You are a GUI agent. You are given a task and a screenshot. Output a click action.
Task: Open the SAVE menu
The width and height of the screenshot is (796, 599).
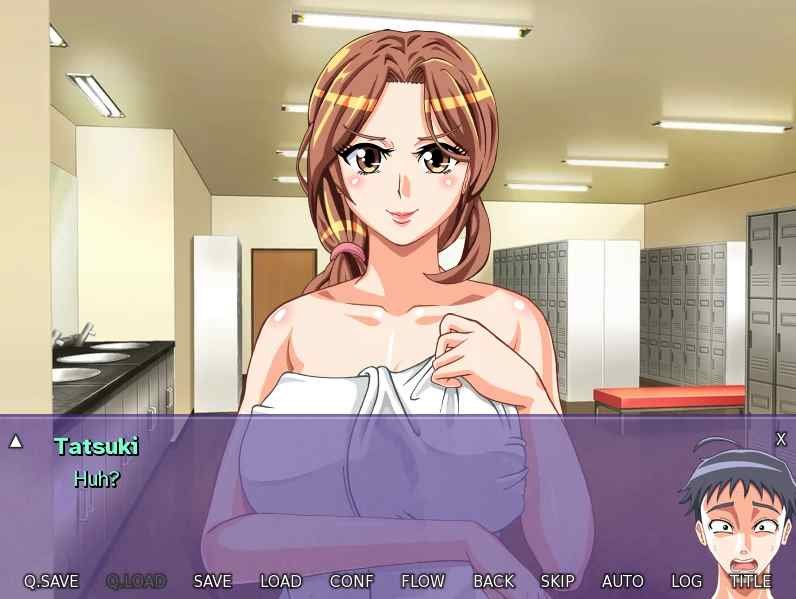coord(212,581)
